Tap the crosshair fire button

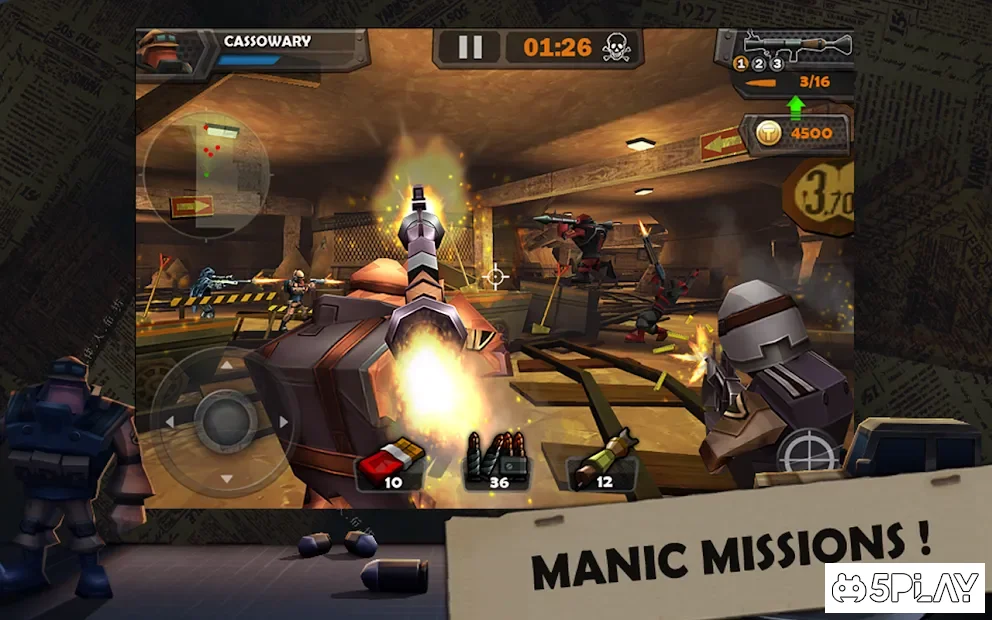(x=807, y=453)
